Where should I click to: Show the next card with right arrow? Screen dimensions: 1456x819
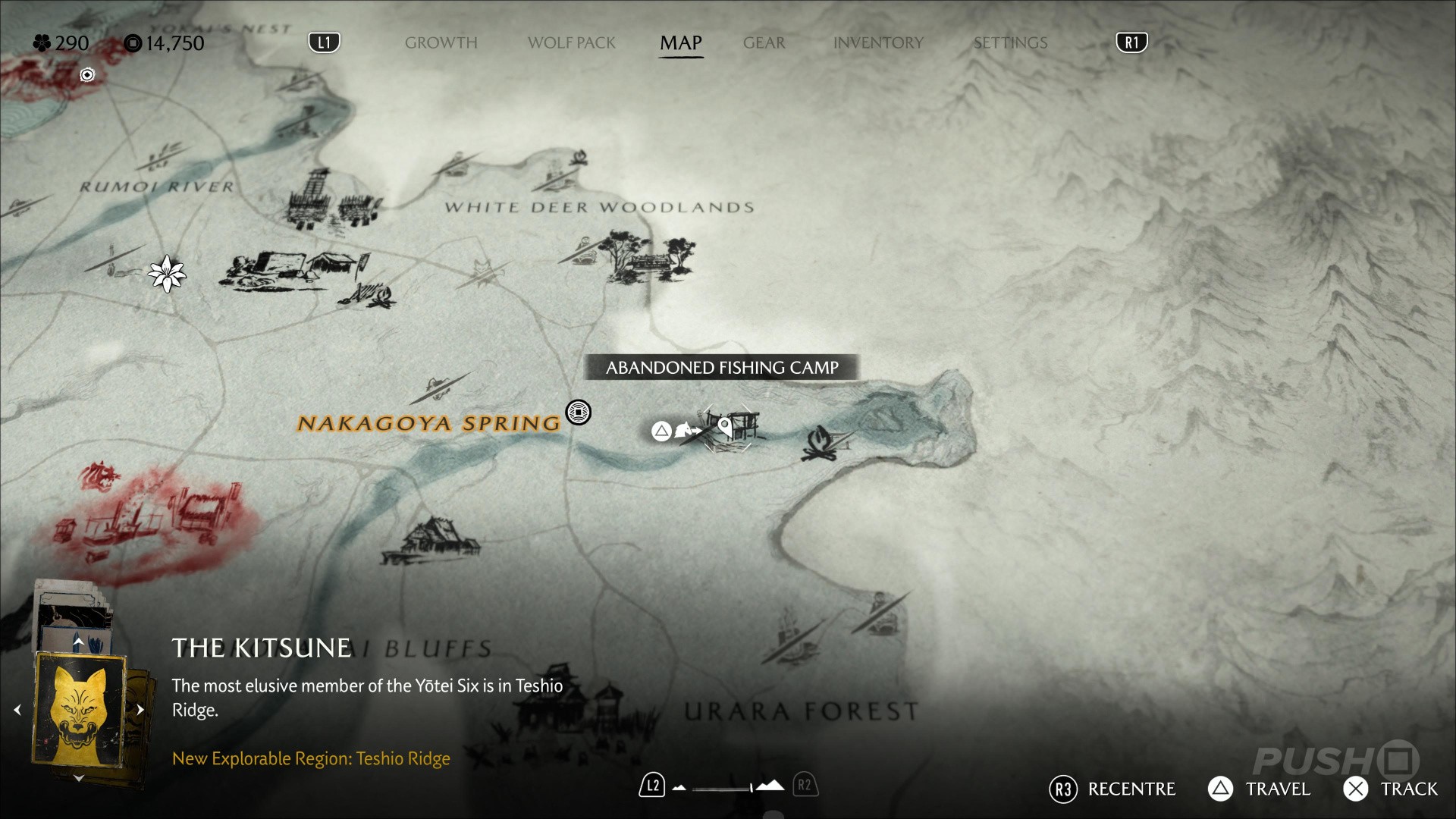140,710
